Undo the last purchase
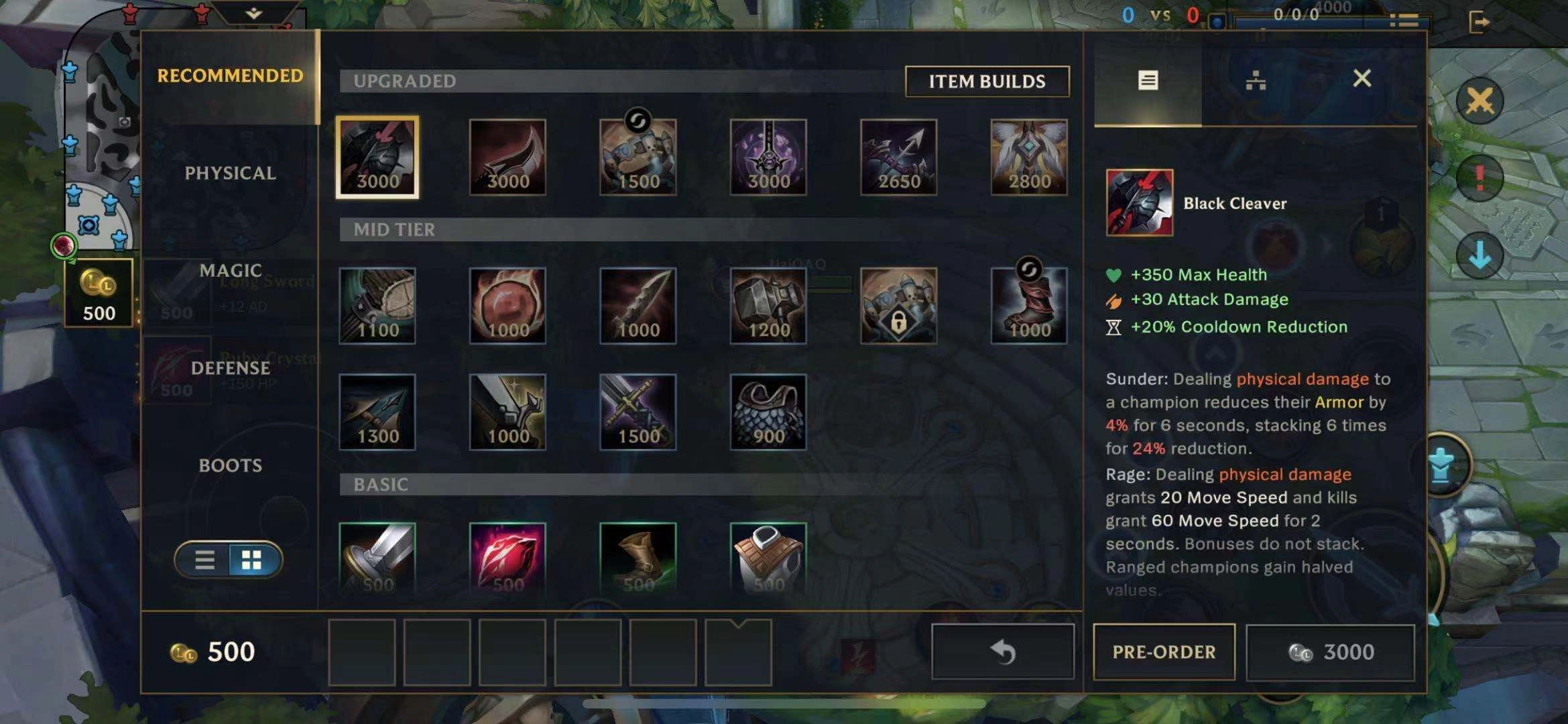This screenshot has height=724, width=1568. coord(1003,652)
